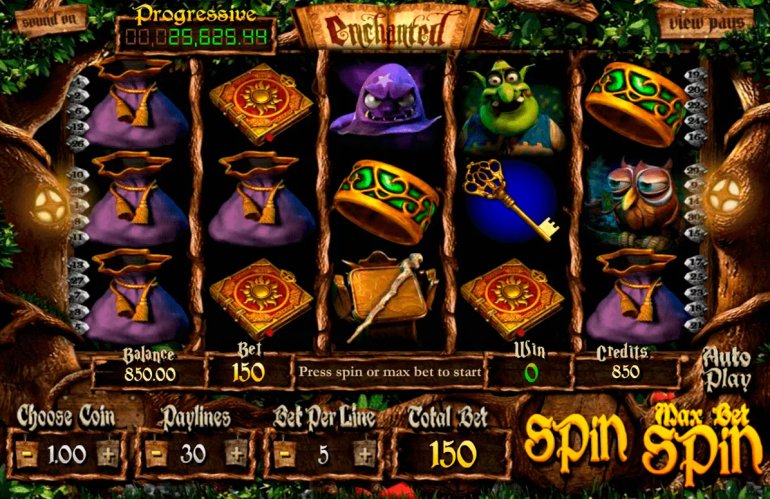
Task: Activate Auto Play
Action: tap(727, 369)
